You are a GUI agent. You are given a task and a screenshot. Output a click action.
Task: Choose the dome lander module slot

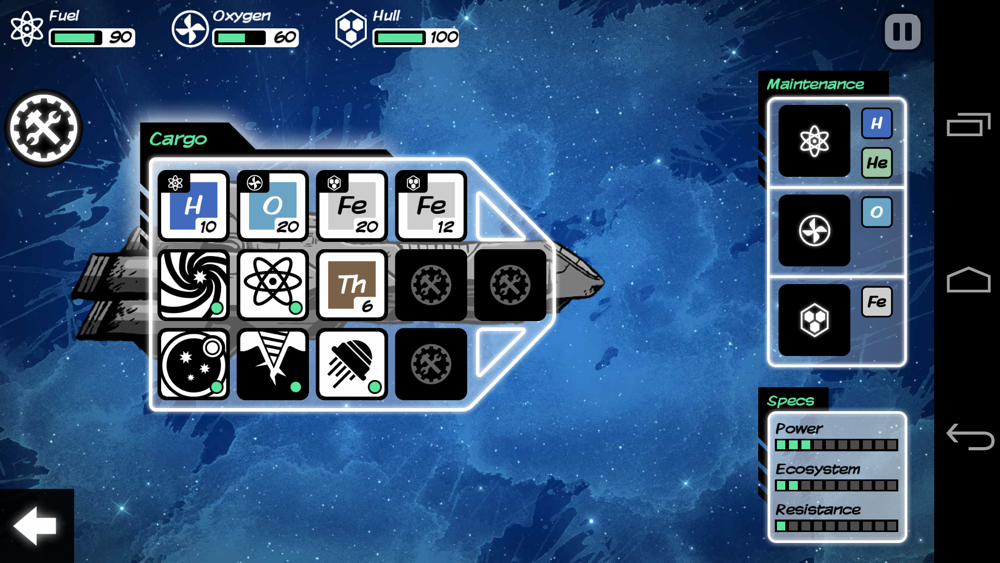pos(352,364)
